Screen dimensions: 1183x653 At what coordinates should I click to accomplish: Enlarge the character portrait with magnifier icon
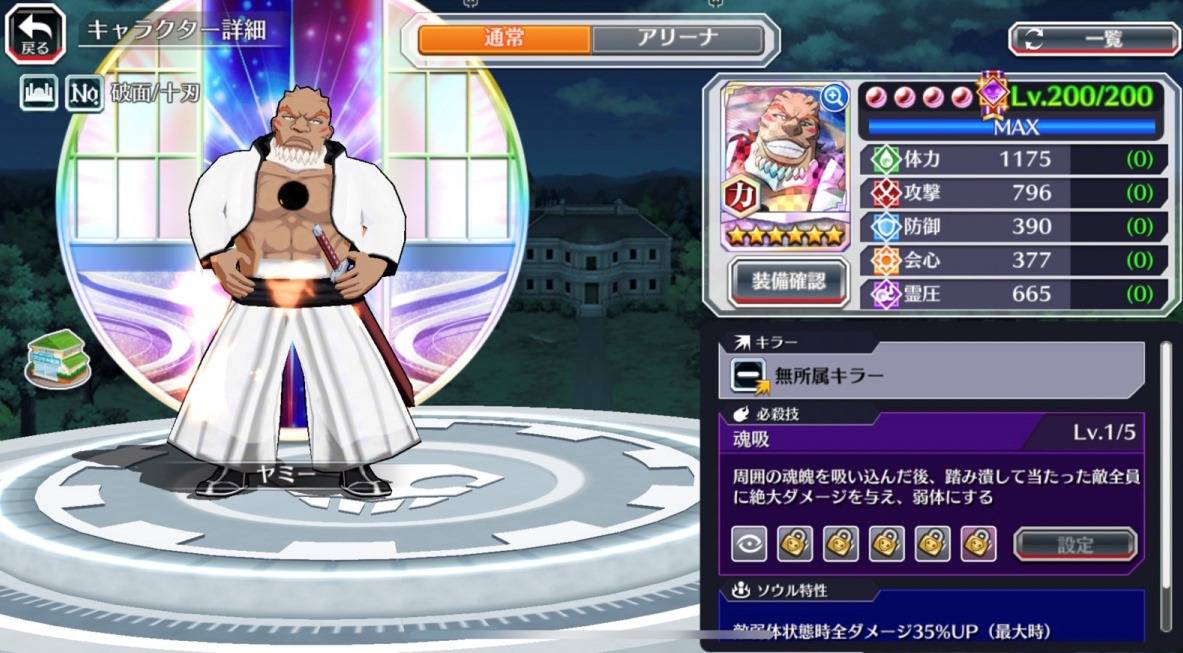[832, 97]
